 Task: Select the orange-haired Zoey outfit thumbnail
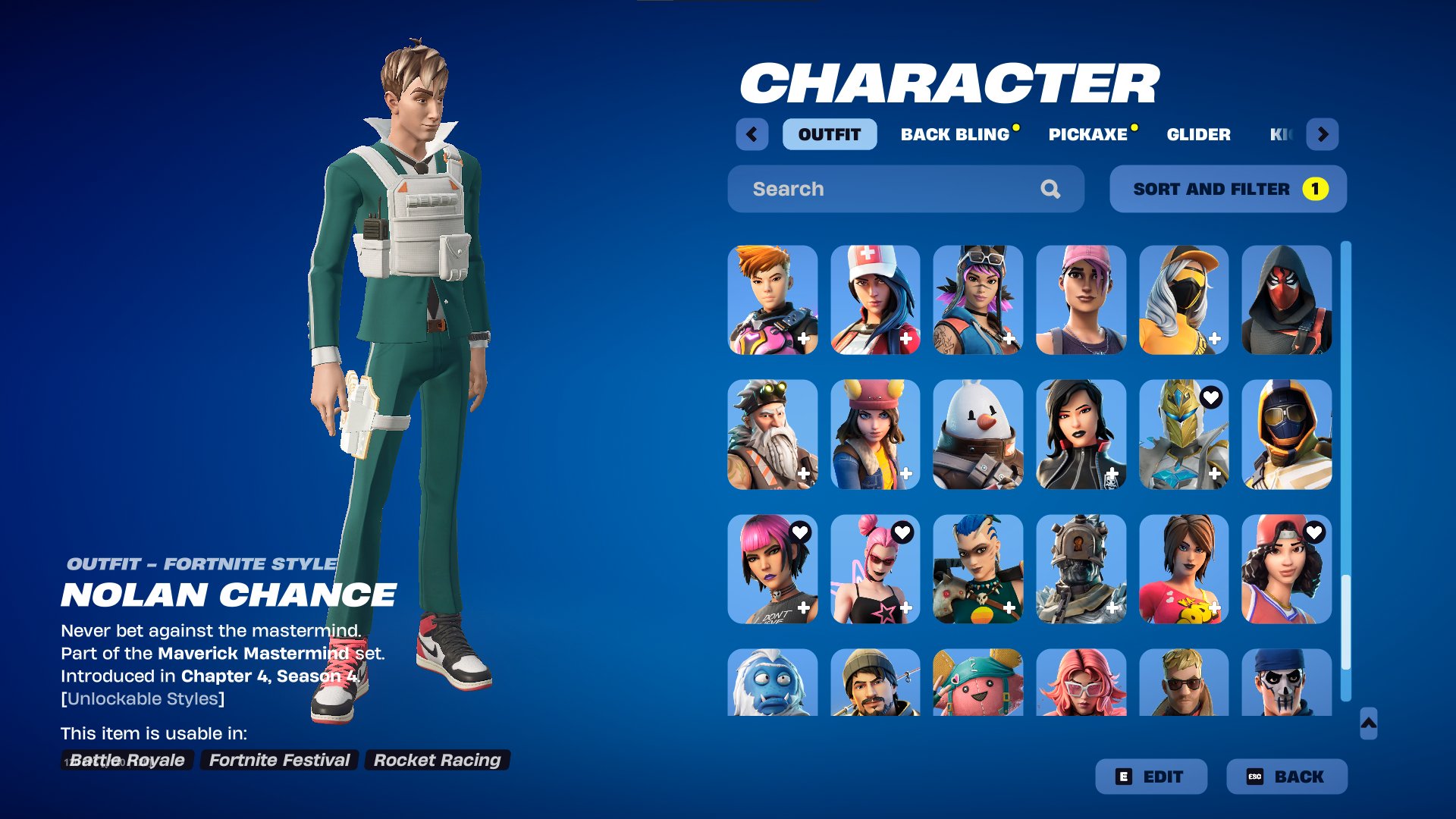[x=771, y=300]
